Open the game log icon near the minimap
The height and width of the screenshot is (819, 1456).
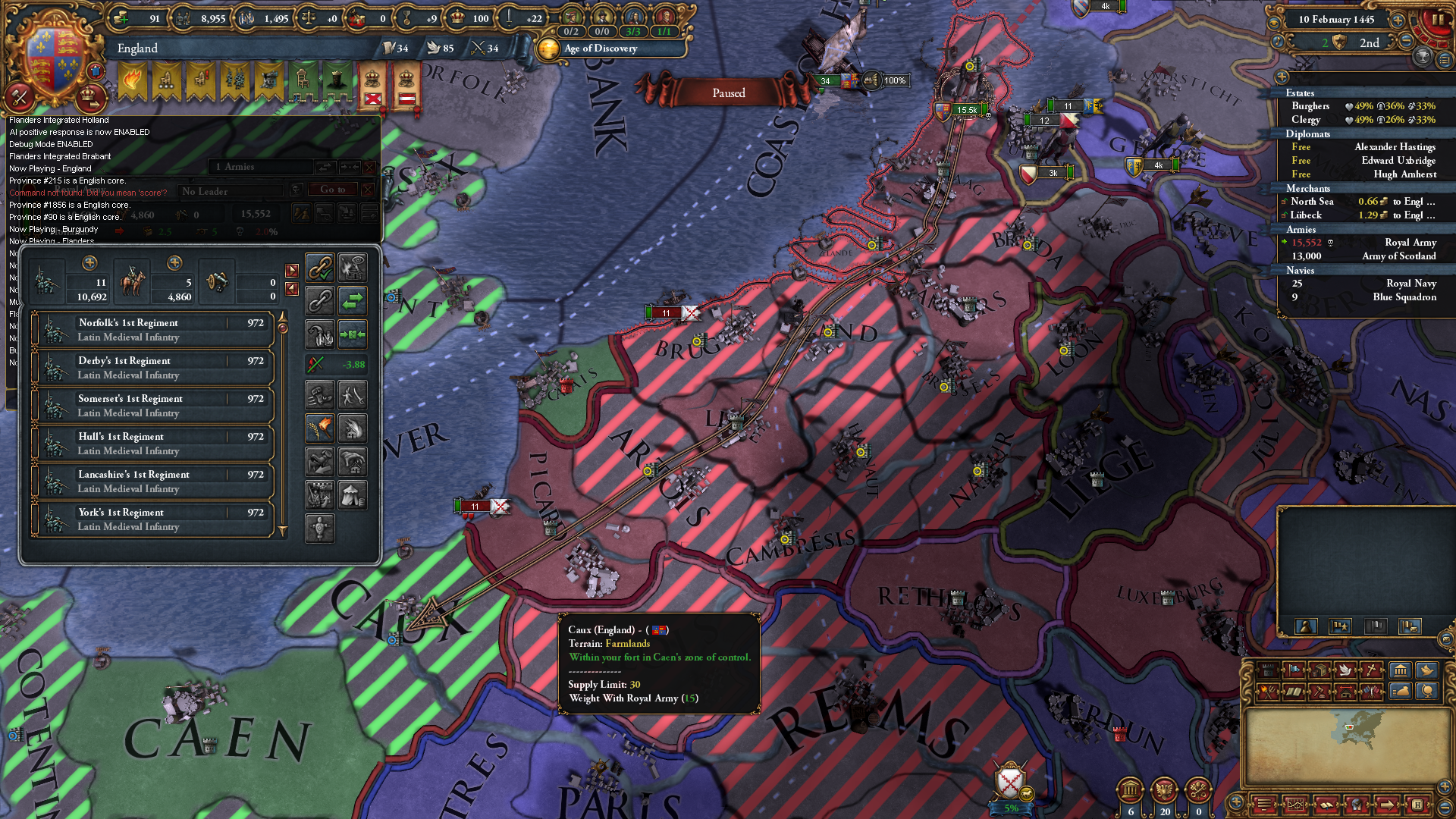1263,804
